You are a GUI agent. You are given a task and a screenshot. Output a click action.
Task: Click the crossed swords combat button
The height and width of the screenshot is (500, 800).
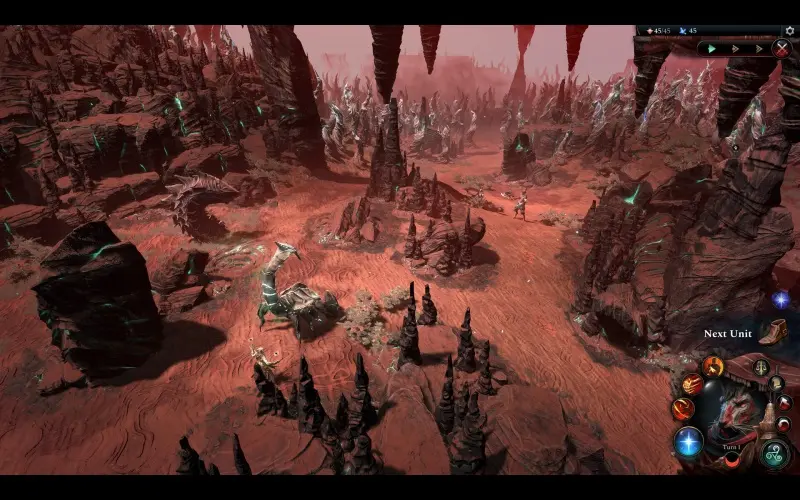[781, 47]
